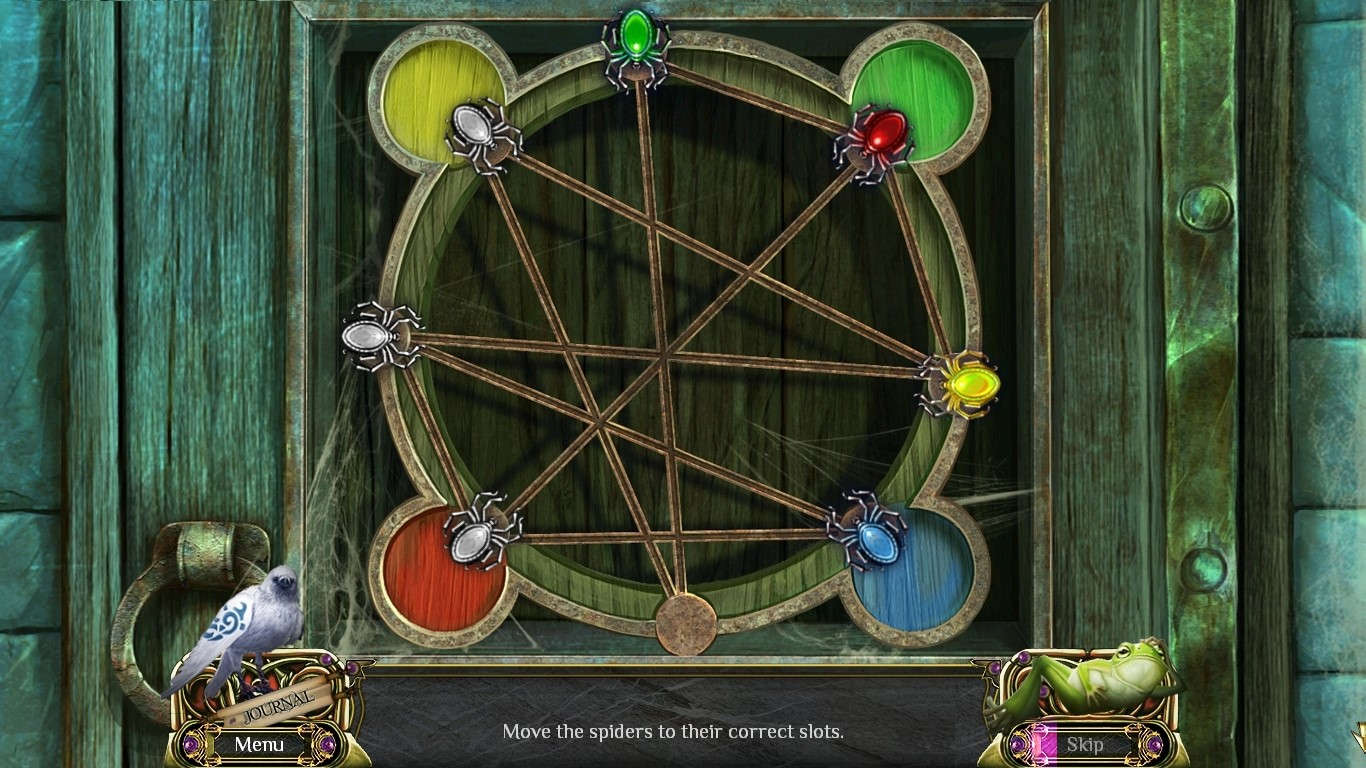Image resolution: width=1366 pixels, height=768 pixels.
Task: Open the Journal banner
Action: click(x=278, y=706)
